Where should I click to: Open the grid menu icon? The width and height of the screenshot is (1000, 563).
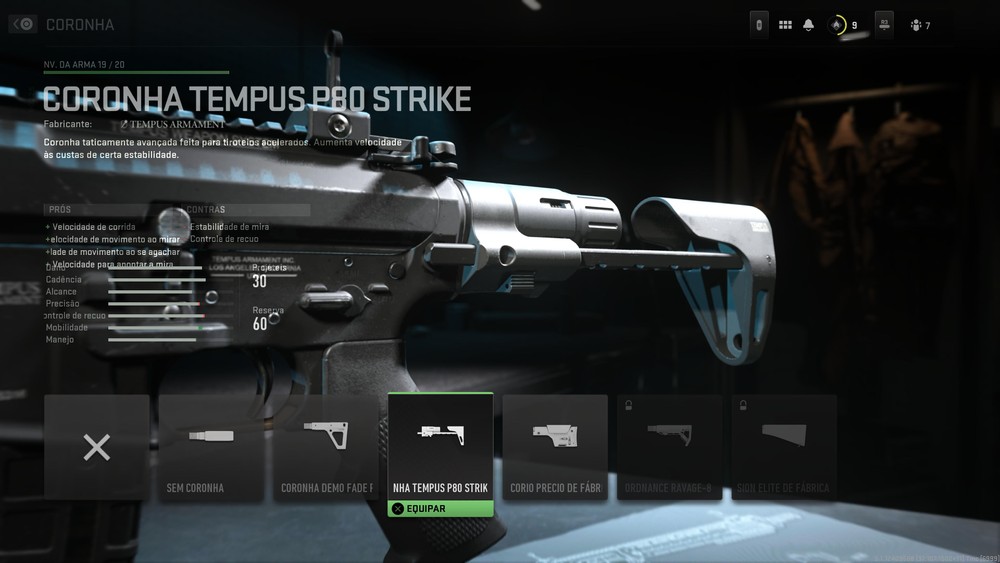point(785,25)
